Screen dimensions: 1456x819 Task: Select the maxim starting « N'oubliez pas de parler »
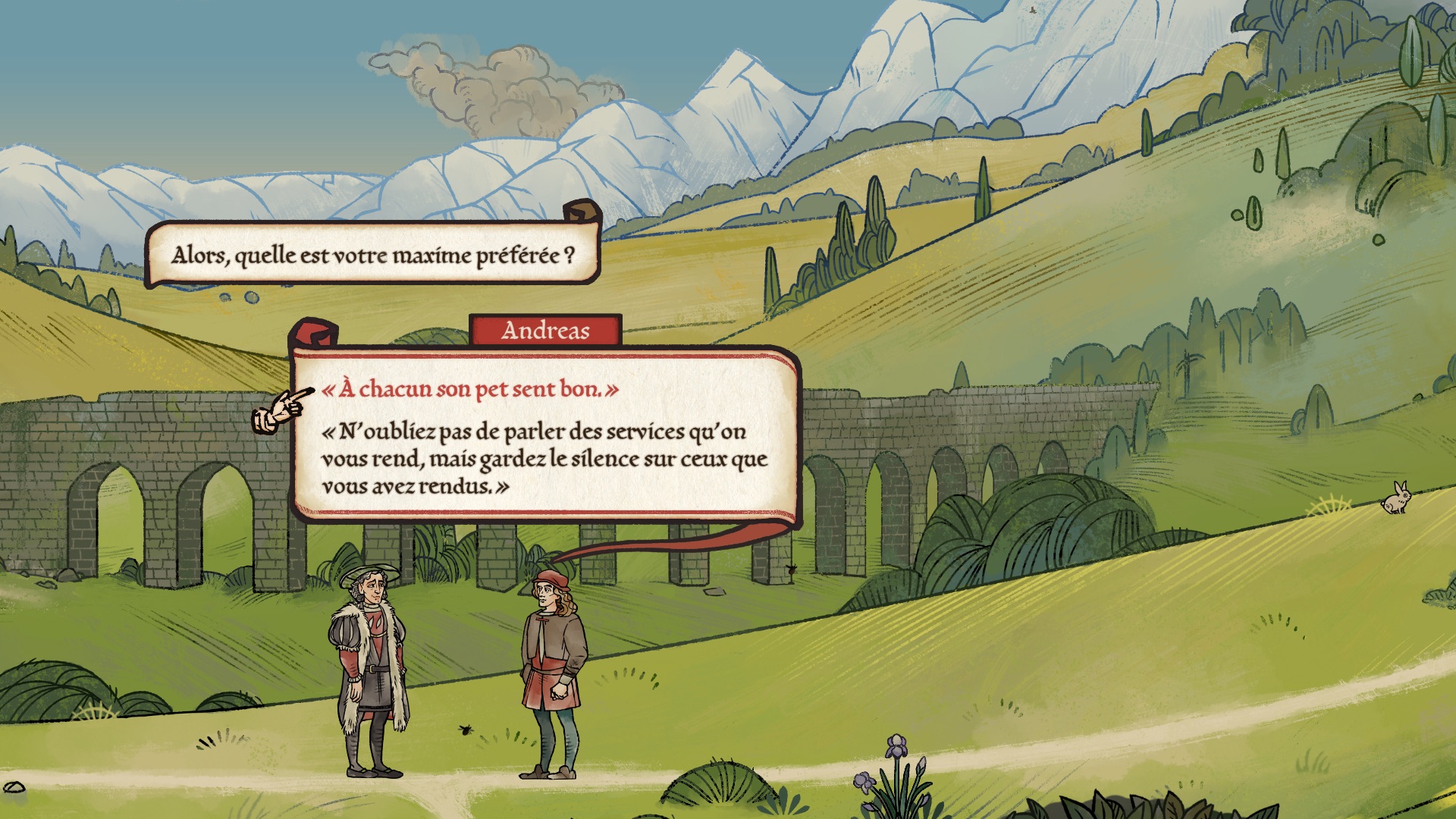[x=544, y=459]
